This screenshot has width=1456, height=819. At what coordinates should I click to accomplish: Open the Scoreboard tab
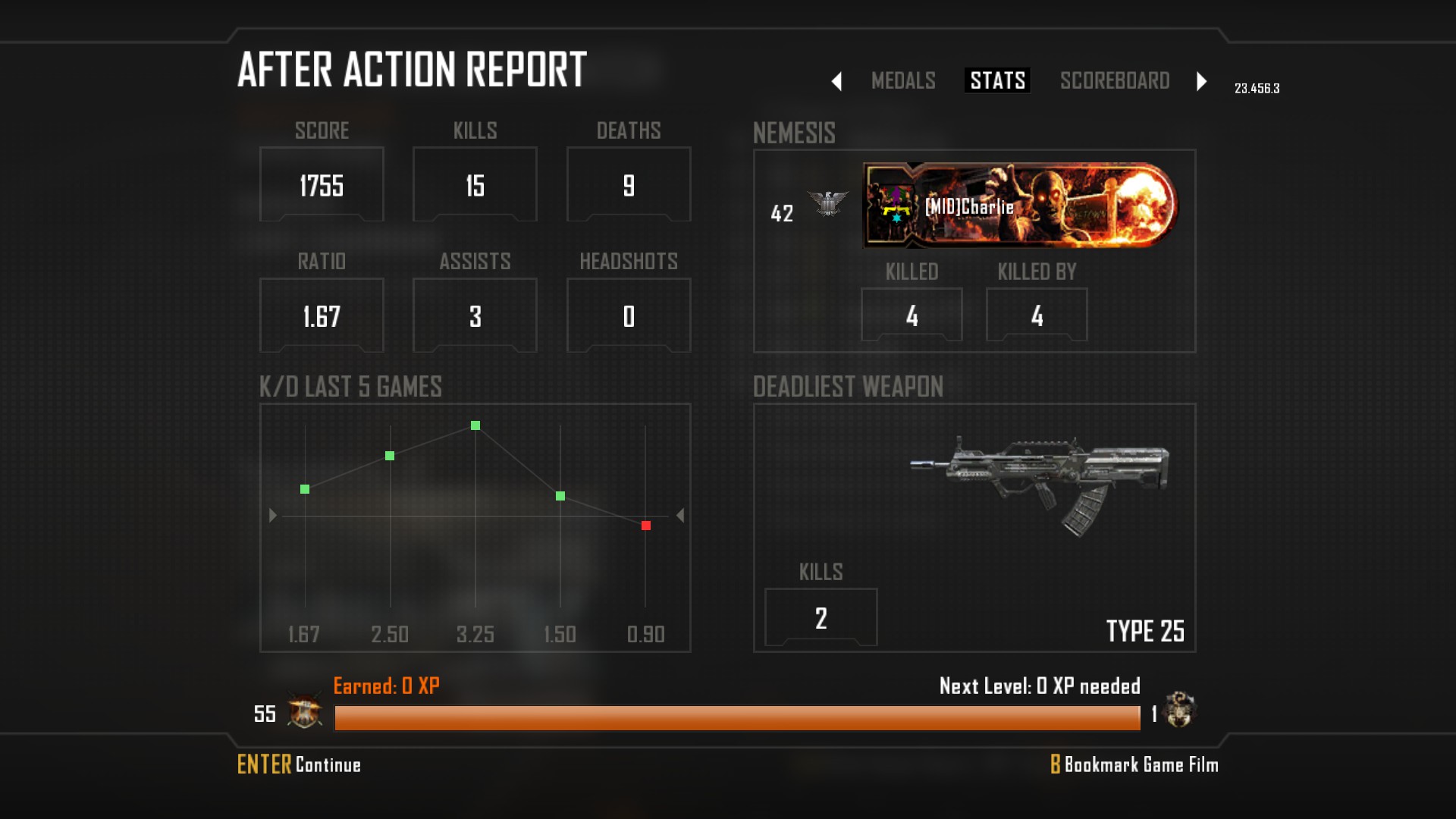pyautogui.click(x=1114, y=80)
